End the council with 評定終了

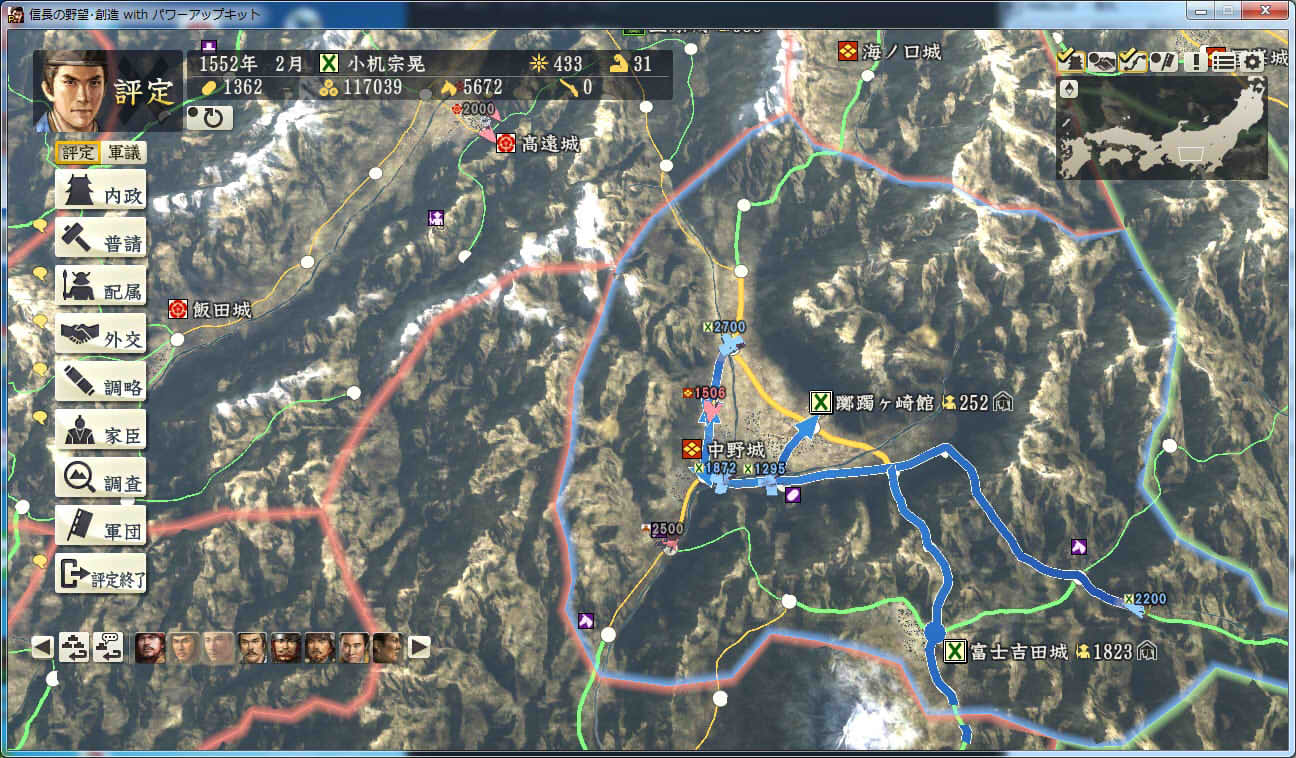[101, 577]
